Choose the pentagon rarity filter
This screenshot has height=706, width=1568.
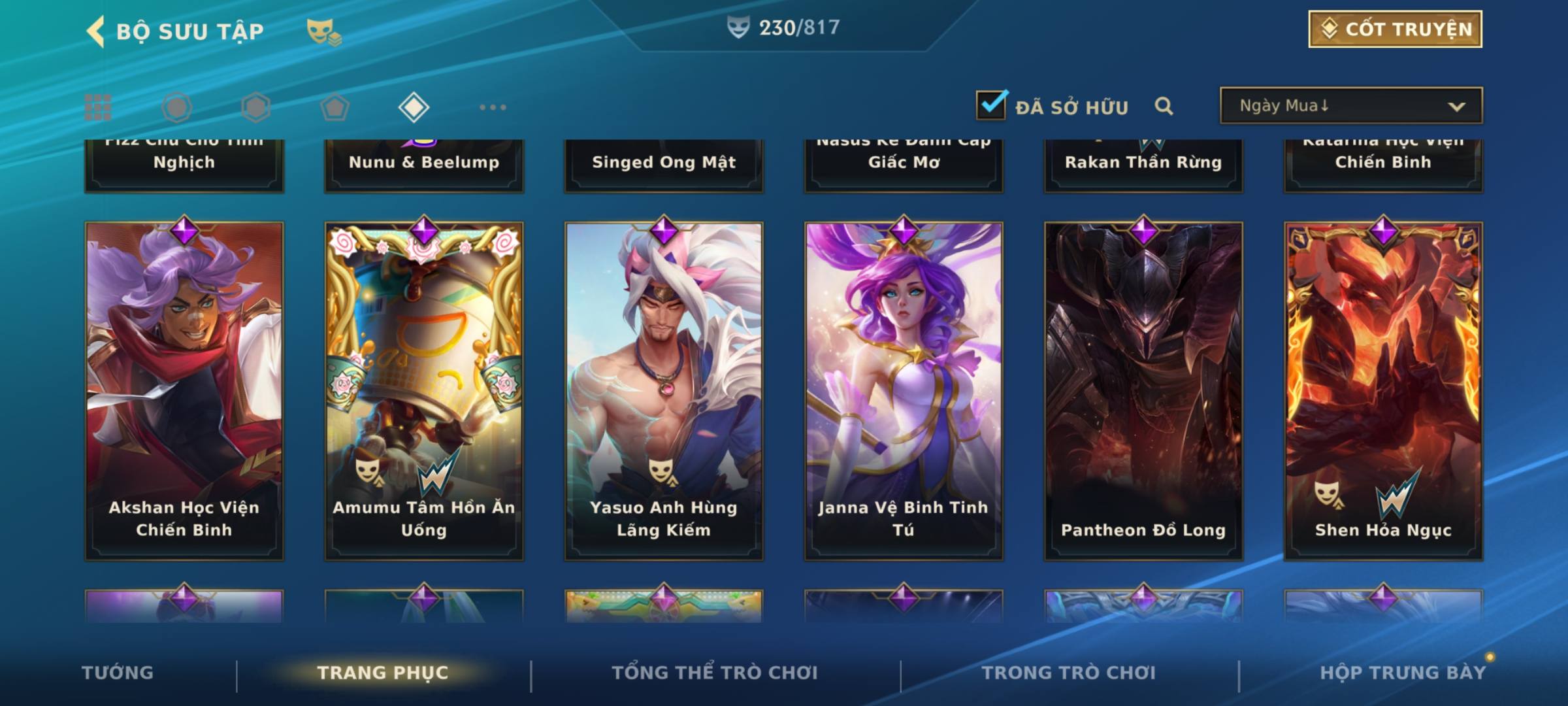coord(335,107)
